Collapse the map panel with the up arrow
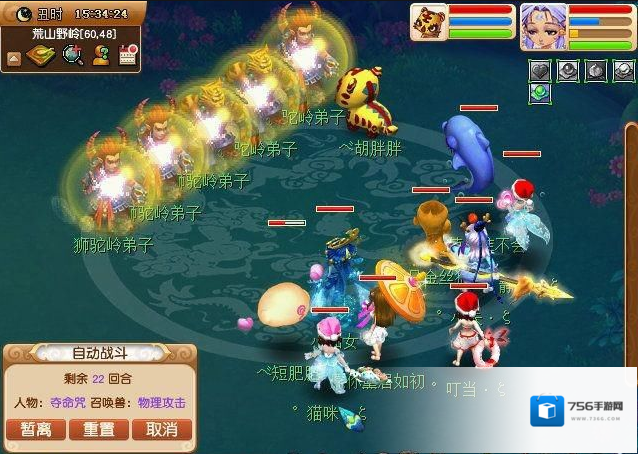The image size is (638, 454). (14, 59)
